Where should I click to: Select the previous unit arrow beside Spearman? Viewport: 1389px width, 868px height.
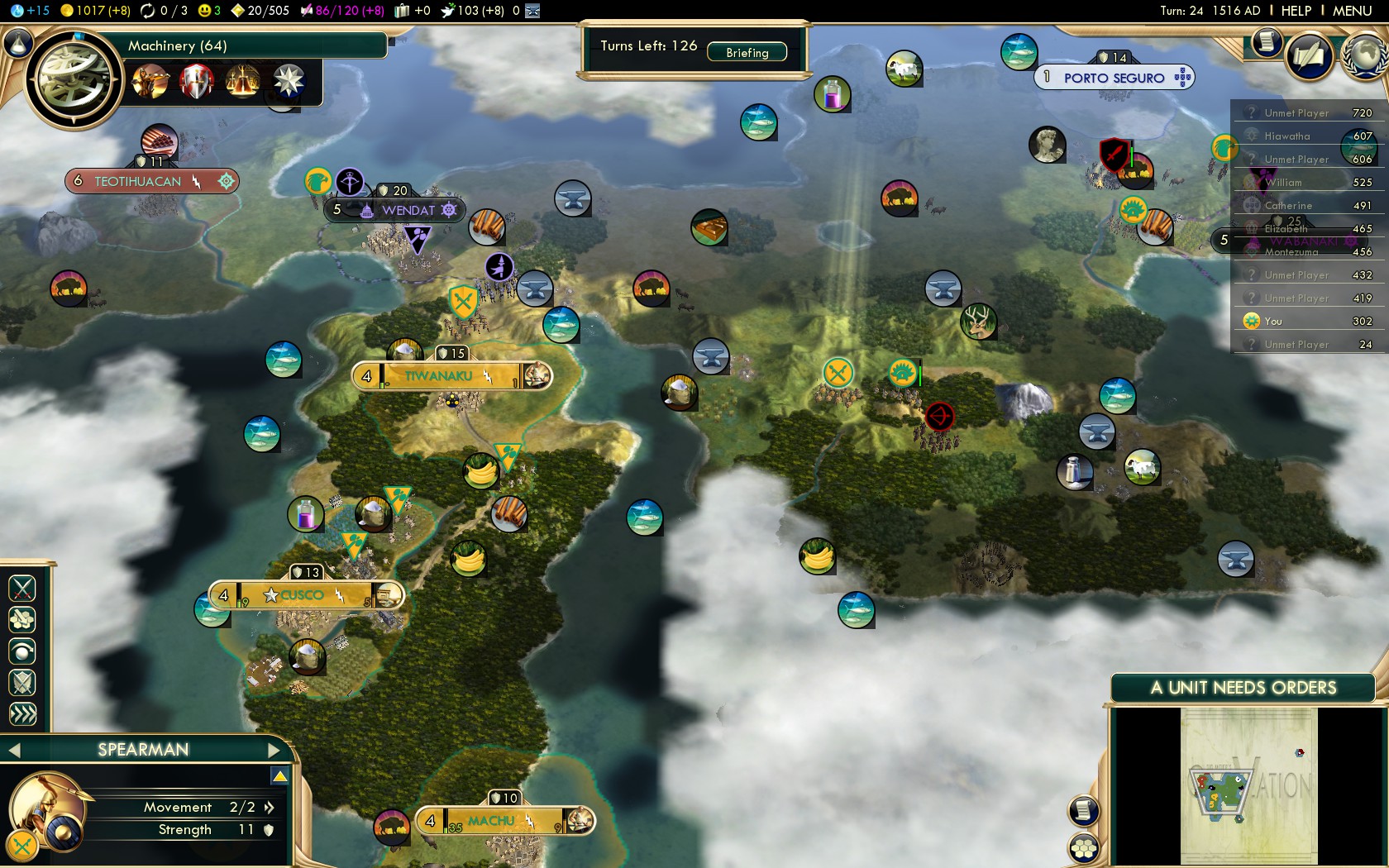(x=14, y=750)
